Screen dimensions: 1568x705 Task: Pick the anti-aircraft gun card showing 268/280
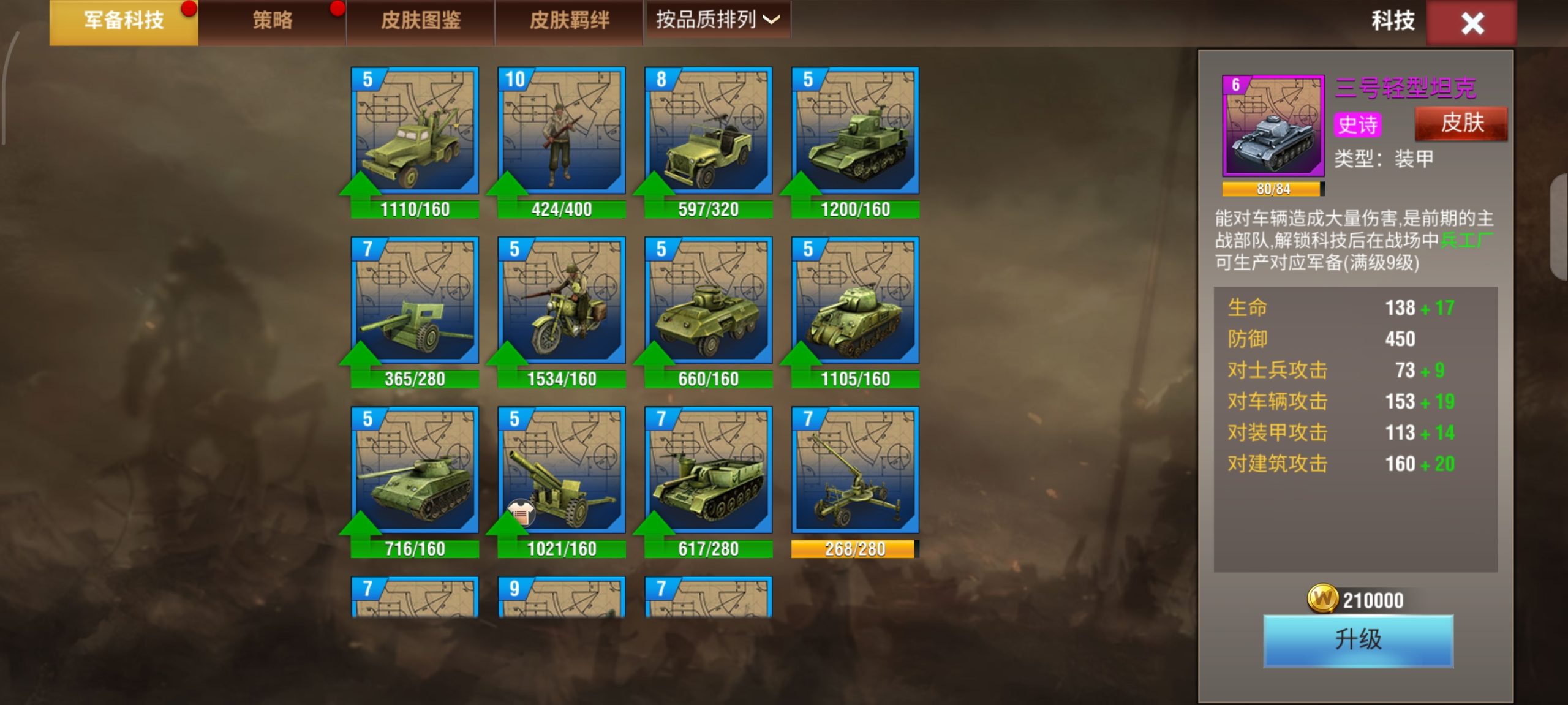(x=856, y=470)
